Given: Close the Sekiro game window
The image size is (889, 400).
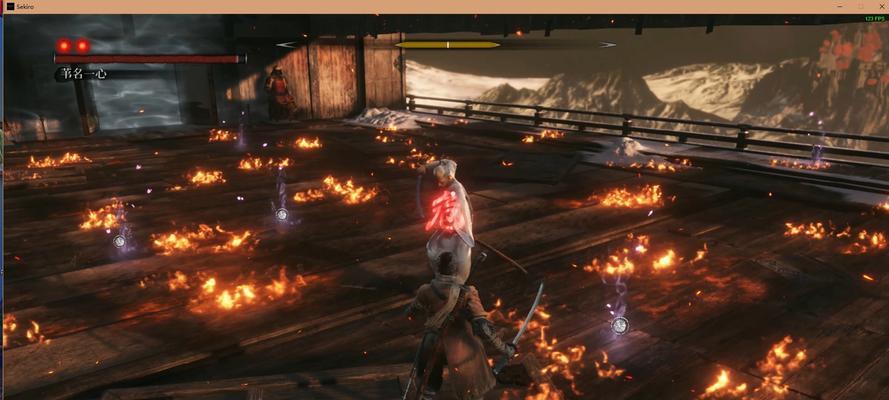Looking at the screenshot, I should coord(880,6).
